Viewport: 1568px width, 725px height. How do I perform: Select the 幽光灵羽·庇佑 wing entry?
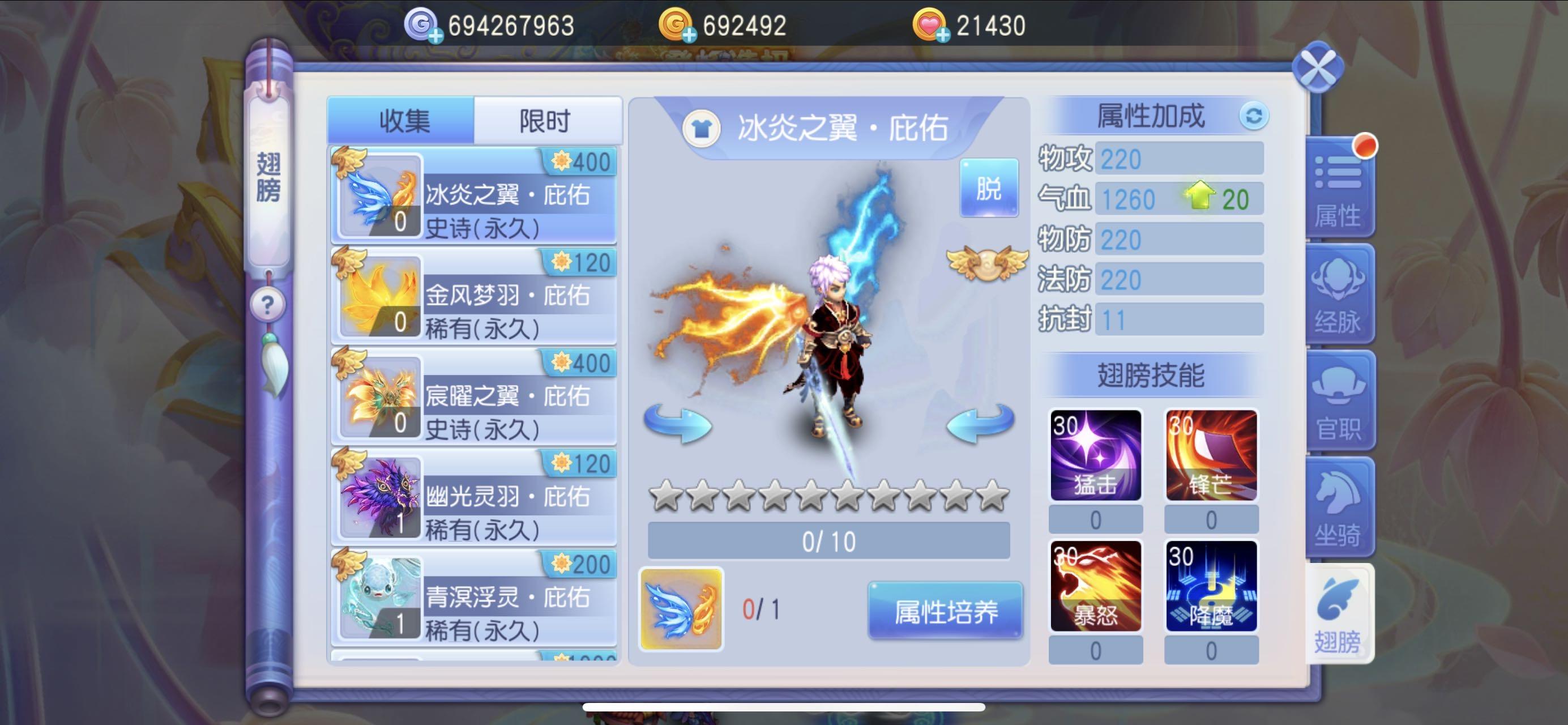tap(473, 497)
